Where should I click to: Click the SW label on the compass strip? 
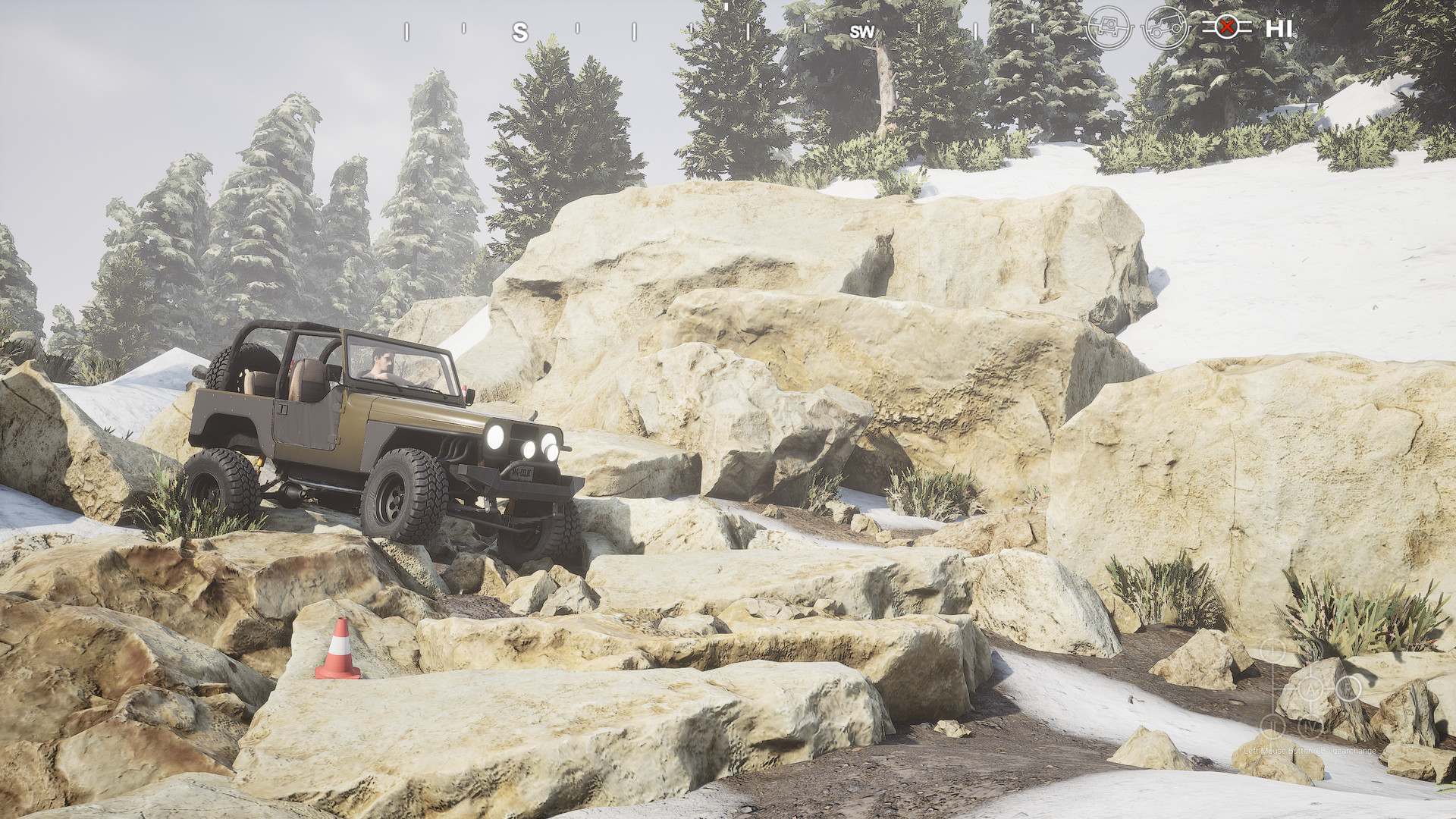click(861, 32)
